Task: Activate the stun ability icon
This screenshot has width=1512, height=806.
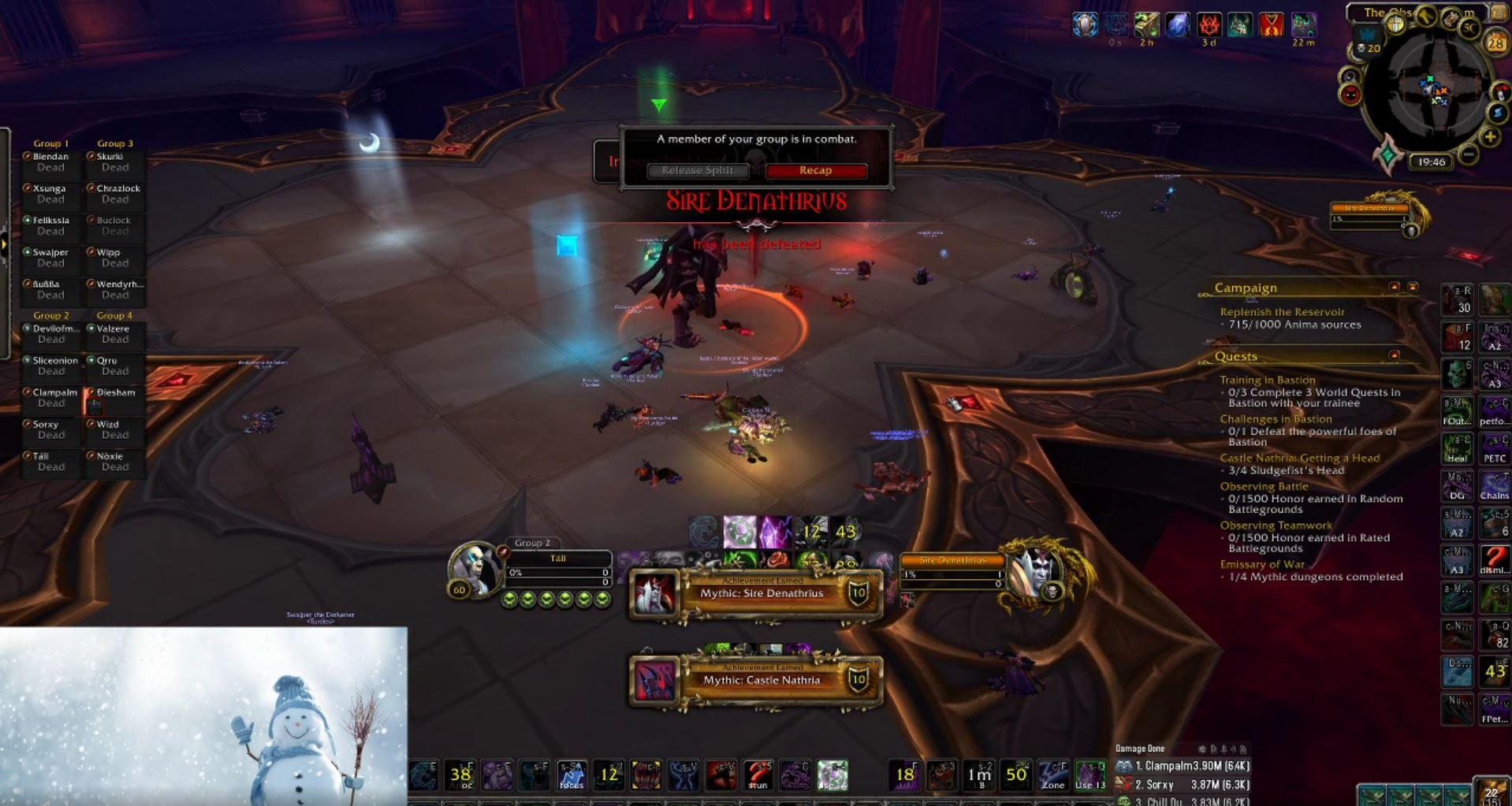Action: coord(760,774)
